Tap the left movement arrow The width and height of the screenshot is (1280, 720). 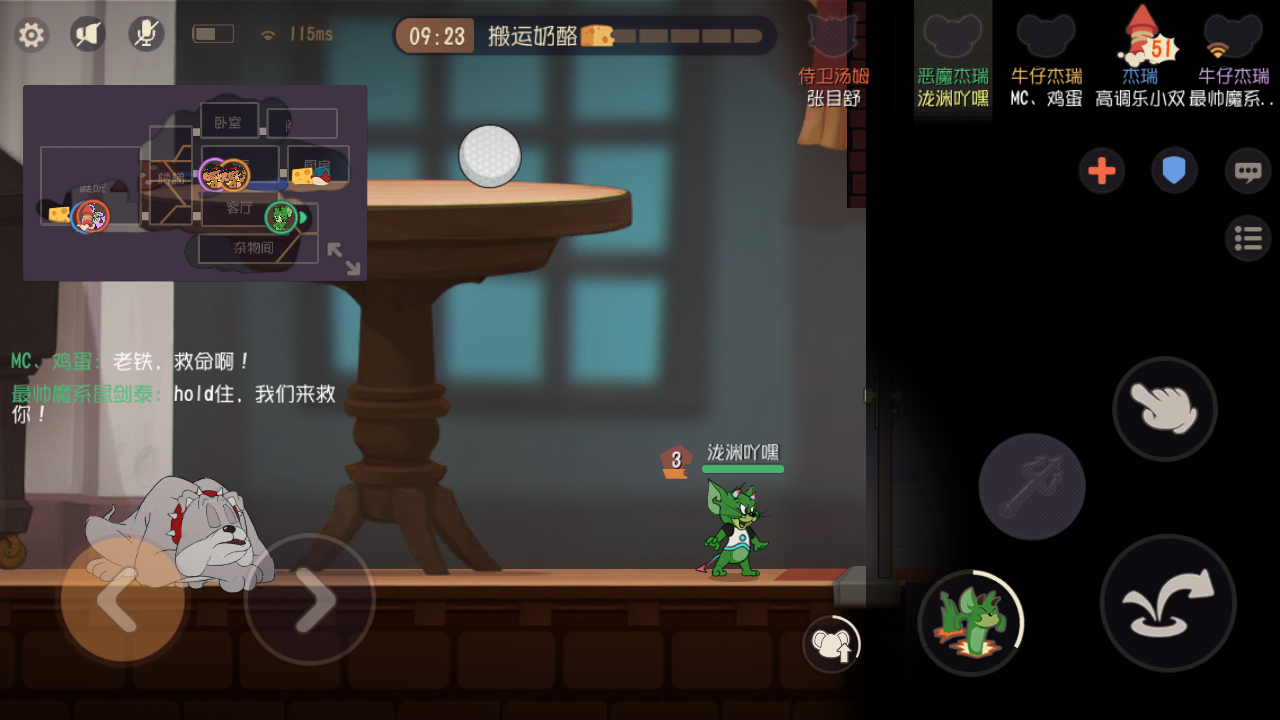coord(120,601)
